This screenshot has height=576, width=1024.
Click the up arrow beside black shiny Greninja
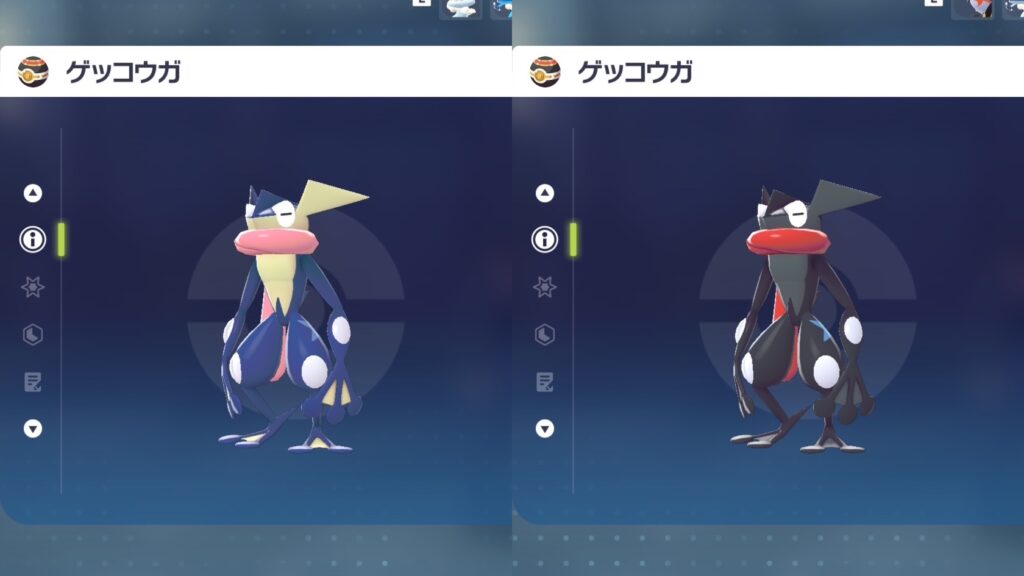pos(545,193)
